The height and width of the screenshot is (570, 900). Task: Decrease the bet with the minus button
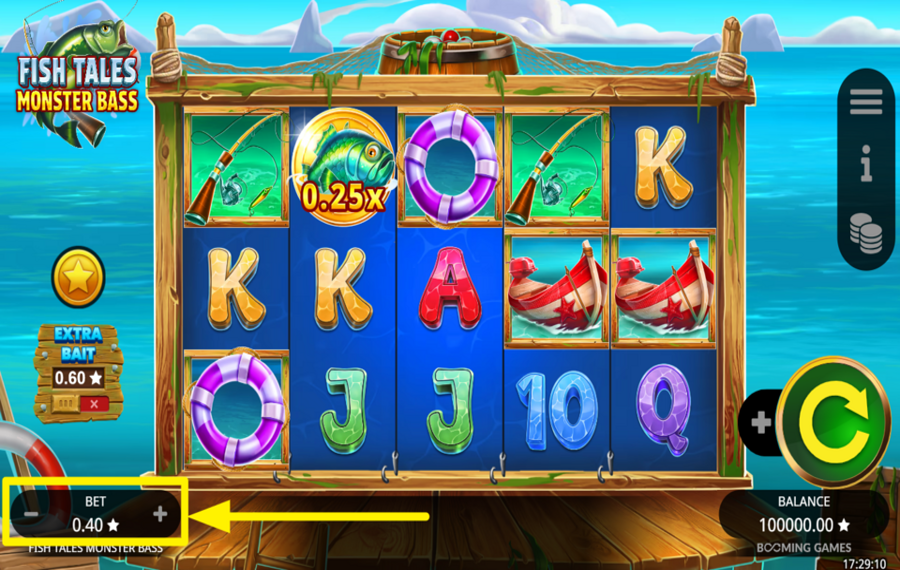31,514
